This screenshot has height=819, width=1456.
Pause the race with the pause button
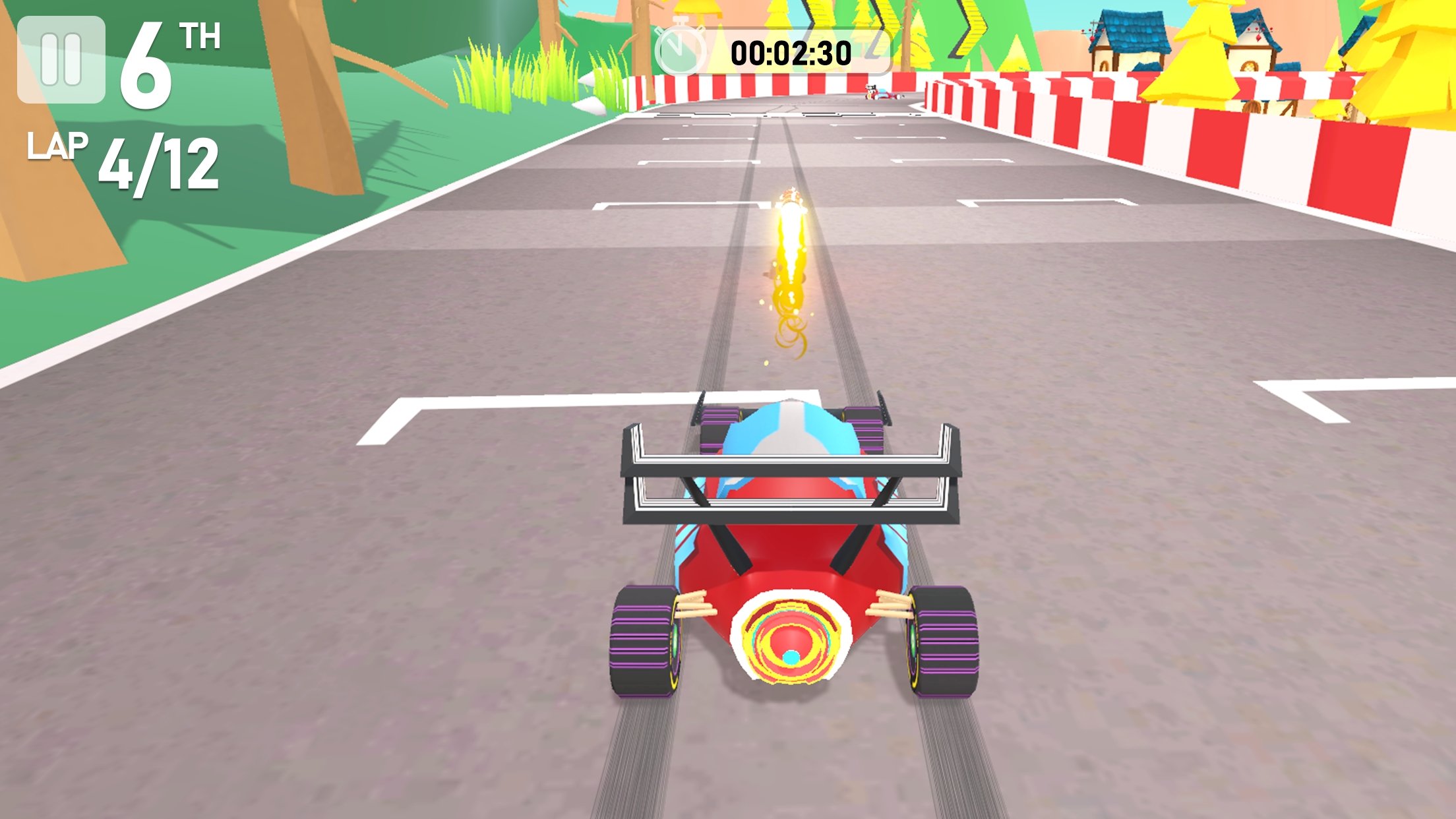[61, 60]
